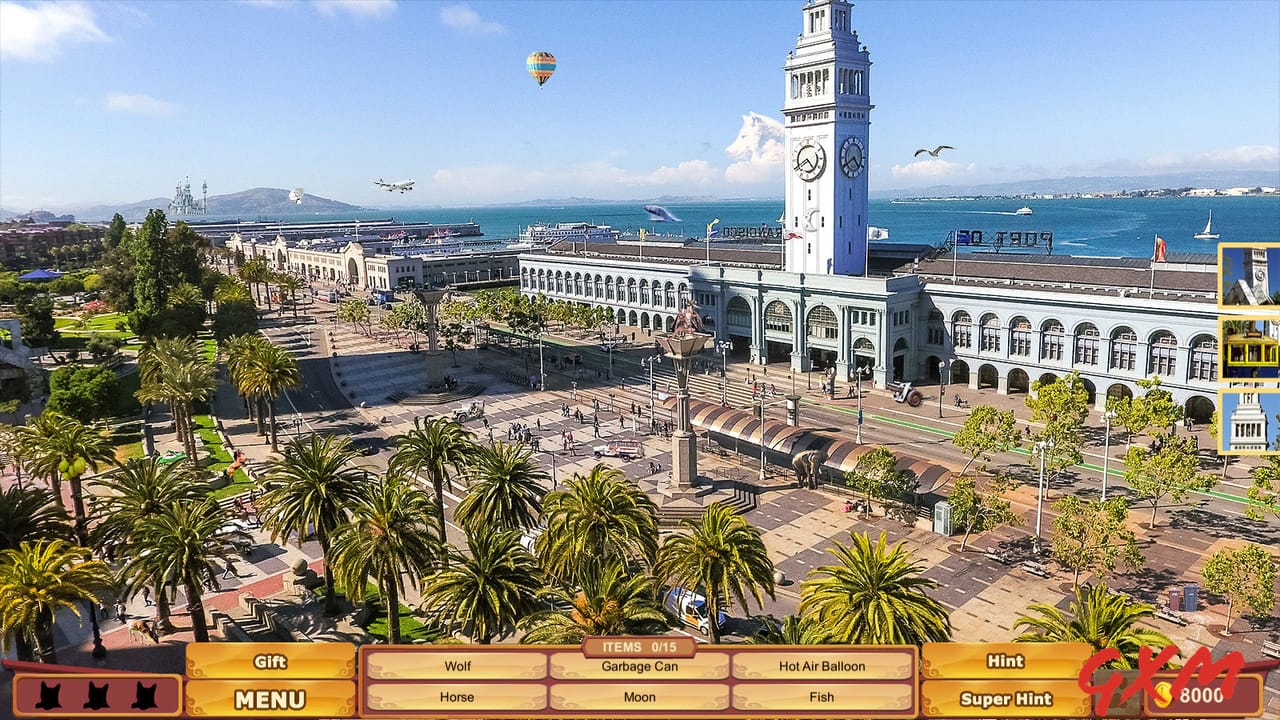
Task: Use the Hint button
Action: [1005, 661]
